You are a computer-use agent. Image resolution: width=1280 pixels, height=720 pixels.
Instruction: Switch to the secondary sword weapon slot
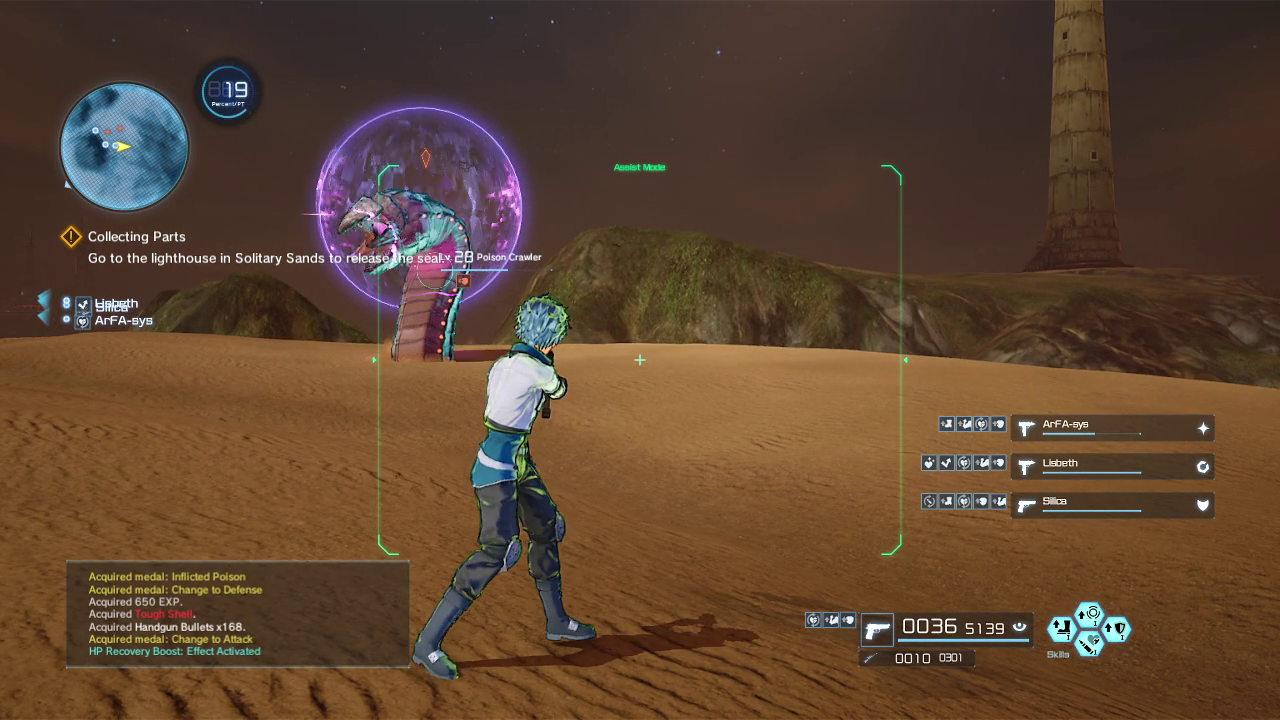click(x=870, y=658)
